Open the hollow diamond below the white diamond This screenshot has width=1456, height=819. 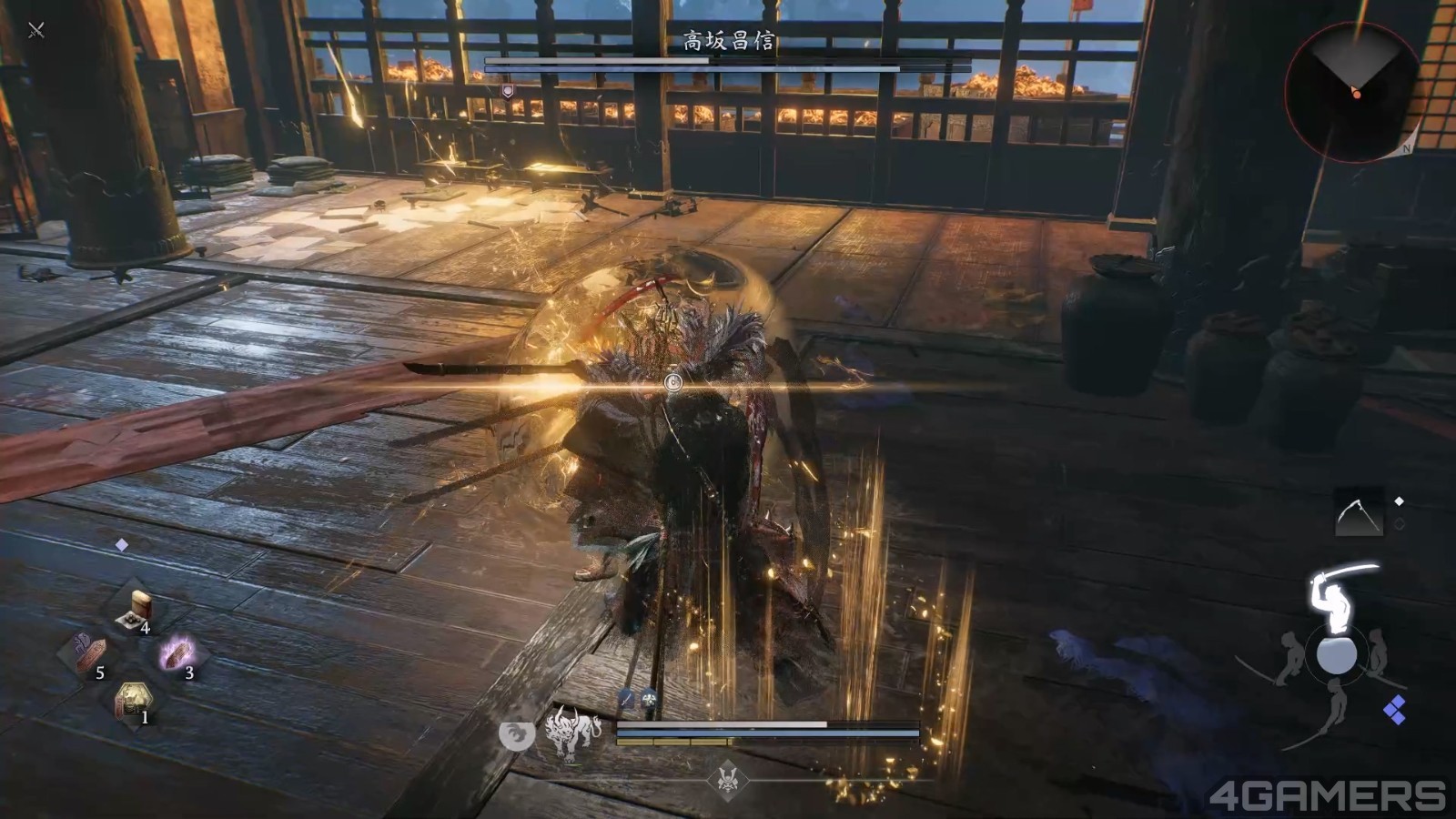point(1400,521)
